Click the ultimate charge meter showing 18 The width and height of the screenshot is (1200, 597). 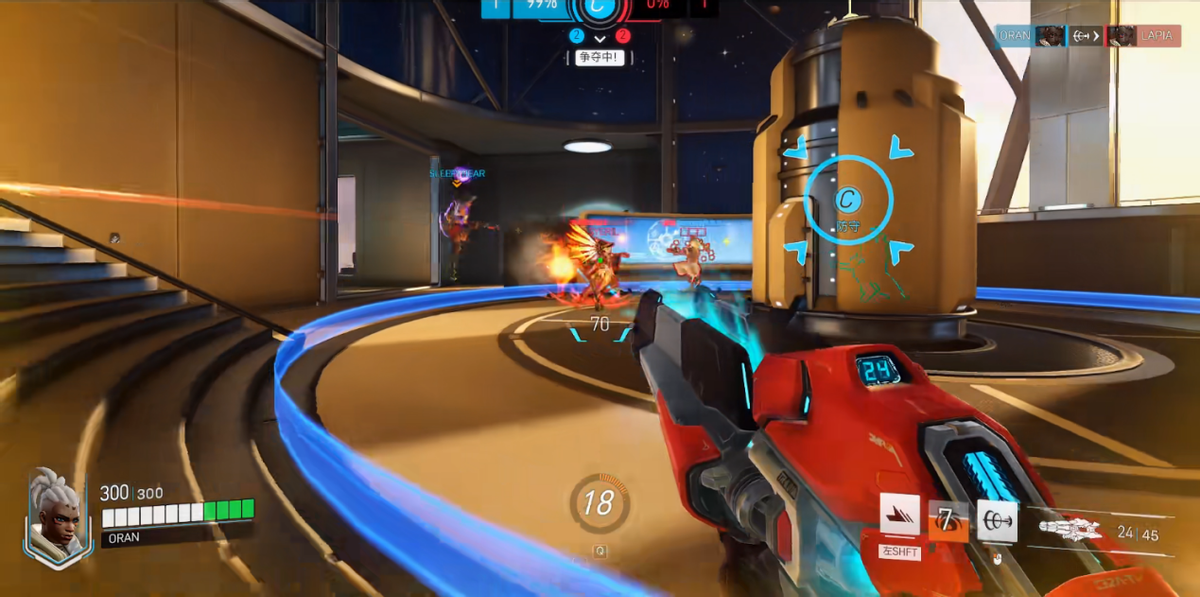(x=599, y=502)
